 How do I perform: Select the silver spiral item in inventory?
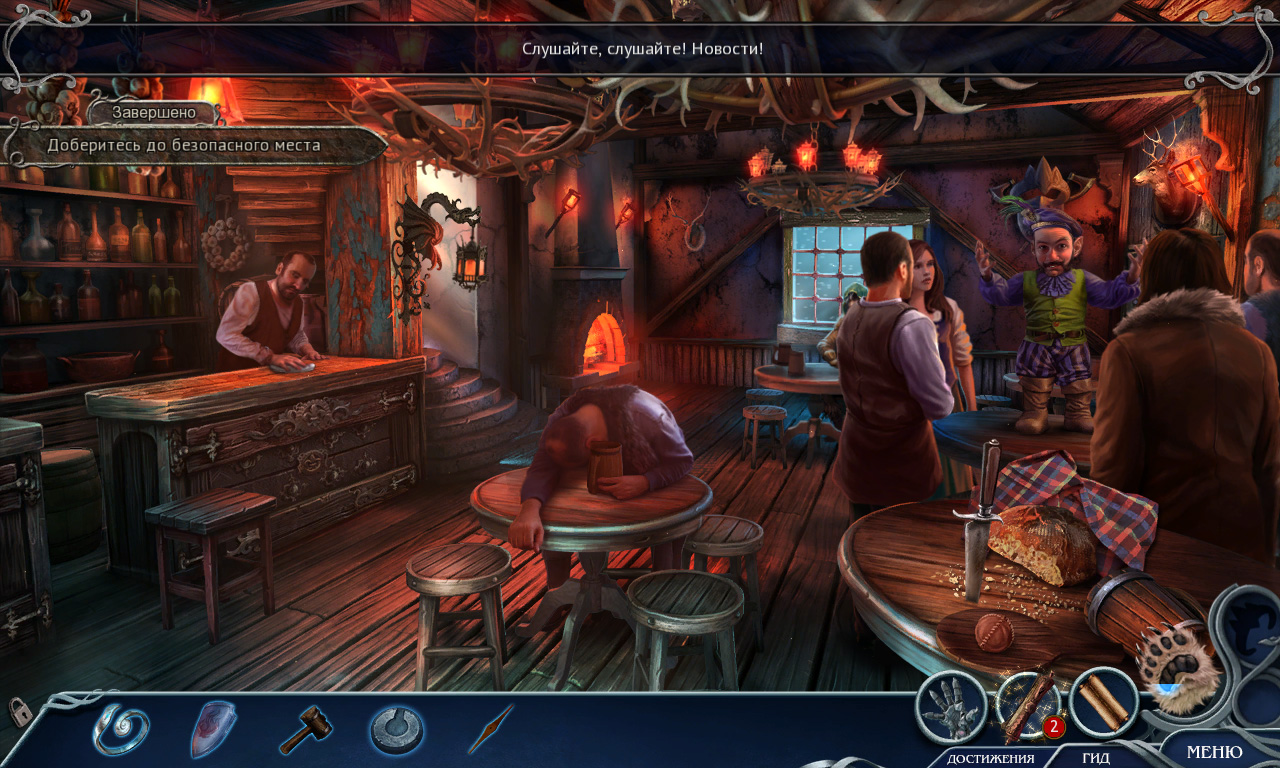(121, 729)
